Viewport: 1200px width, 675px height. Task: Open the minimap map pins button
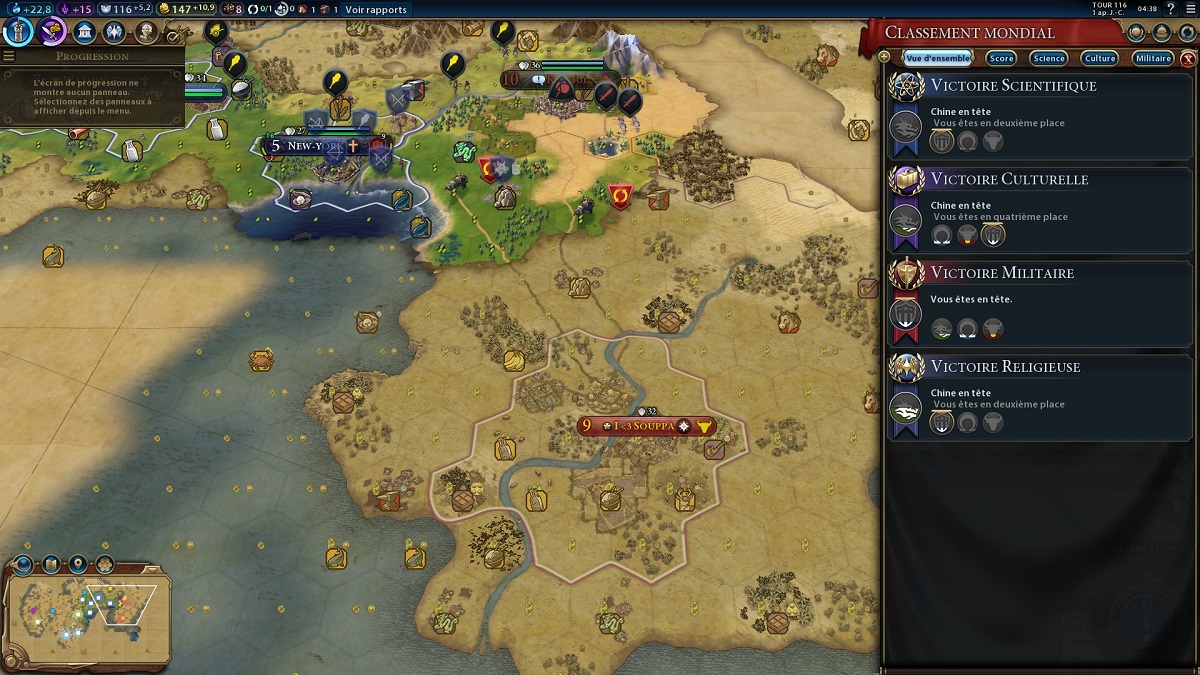click(78, 564)
